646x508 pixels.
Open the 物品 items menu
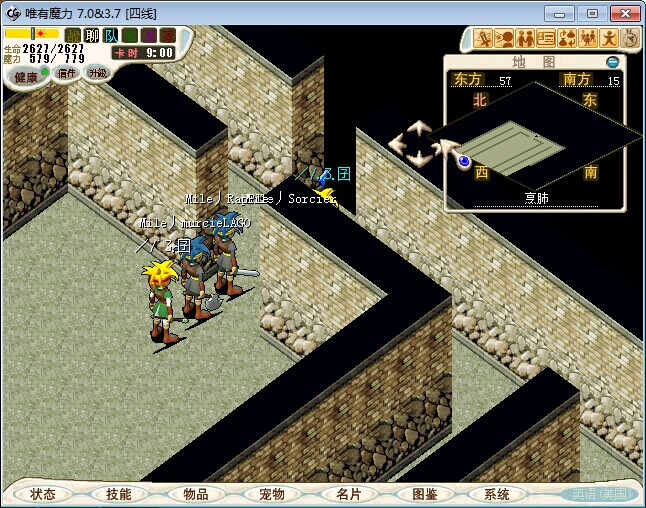click(x=196, y=494)
